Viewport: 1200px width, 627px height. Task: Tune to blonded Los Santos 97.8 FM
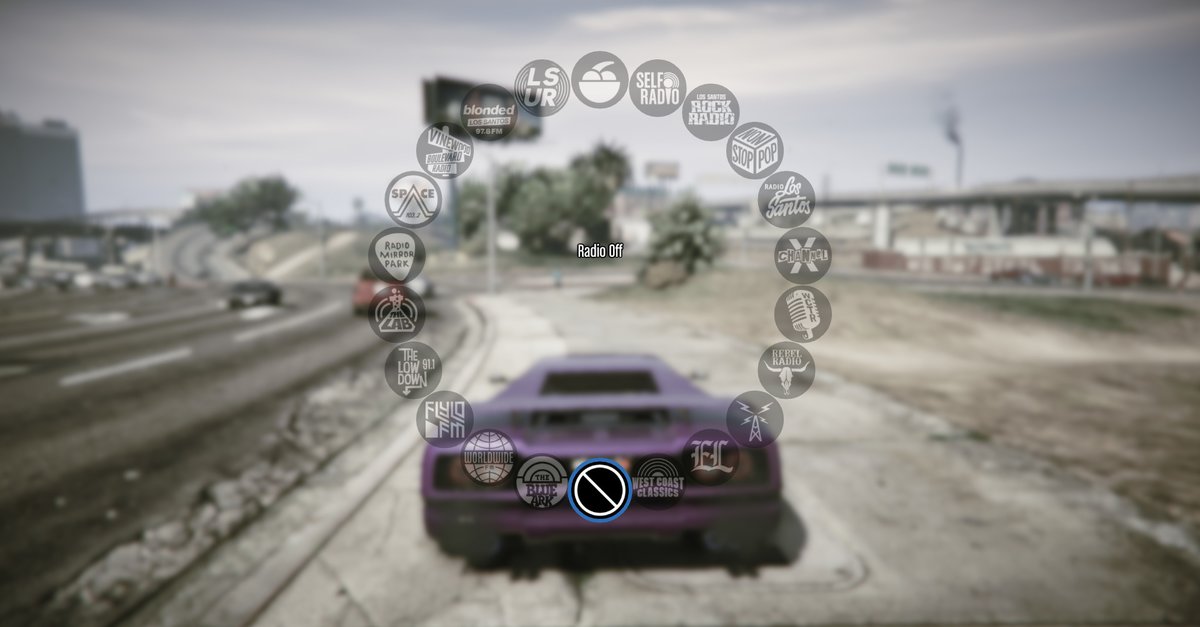point(488,112)
